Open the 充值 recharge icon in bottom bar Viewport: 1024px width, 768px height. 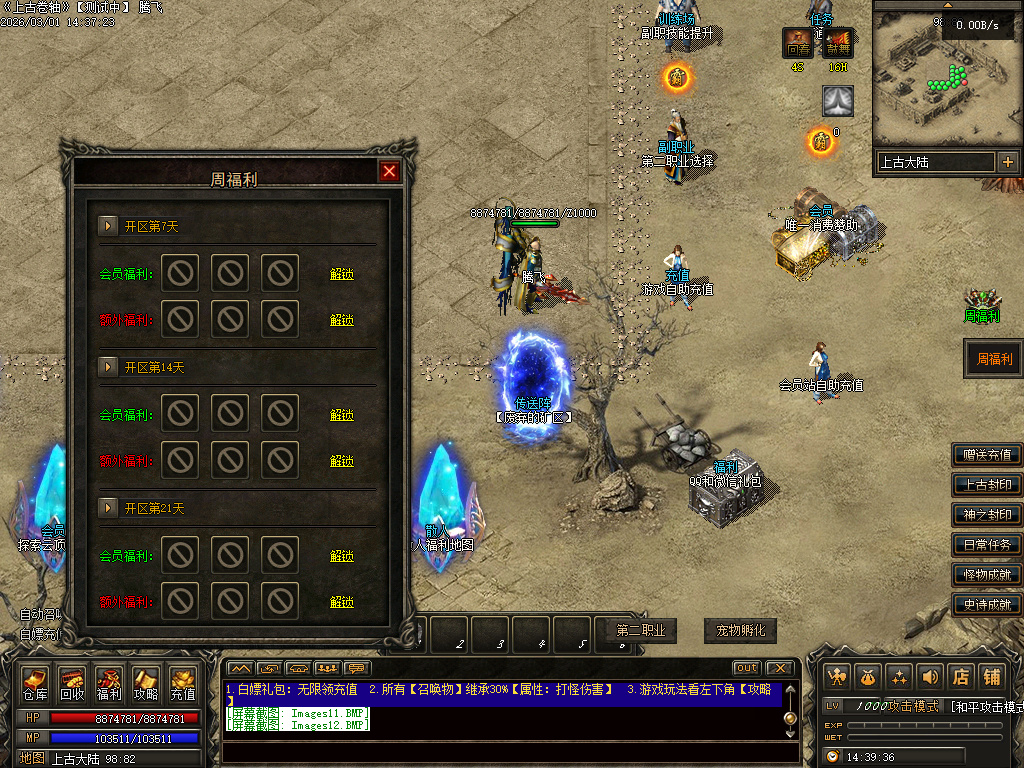click(x=183, y=684)
